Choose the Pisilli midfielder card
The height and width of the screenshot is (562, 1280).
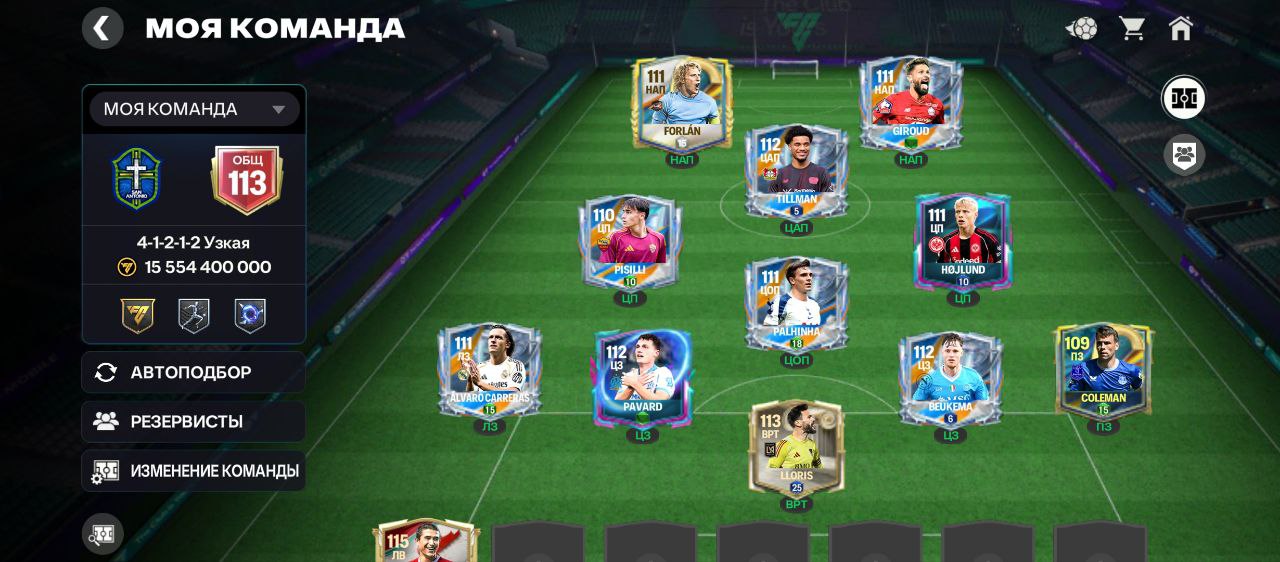629,242
